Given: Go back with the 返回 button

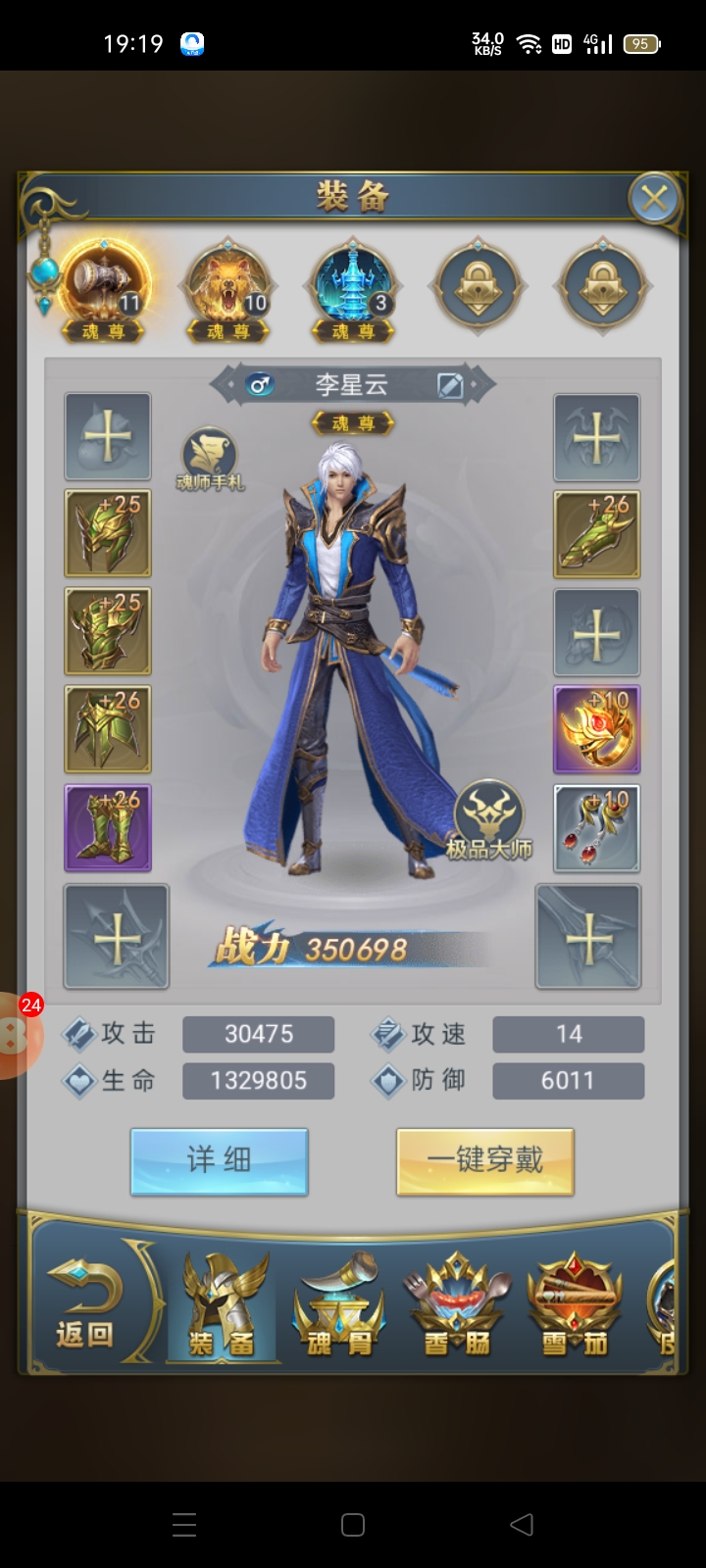Looking at the screenshot, I should coord(85,1305).
